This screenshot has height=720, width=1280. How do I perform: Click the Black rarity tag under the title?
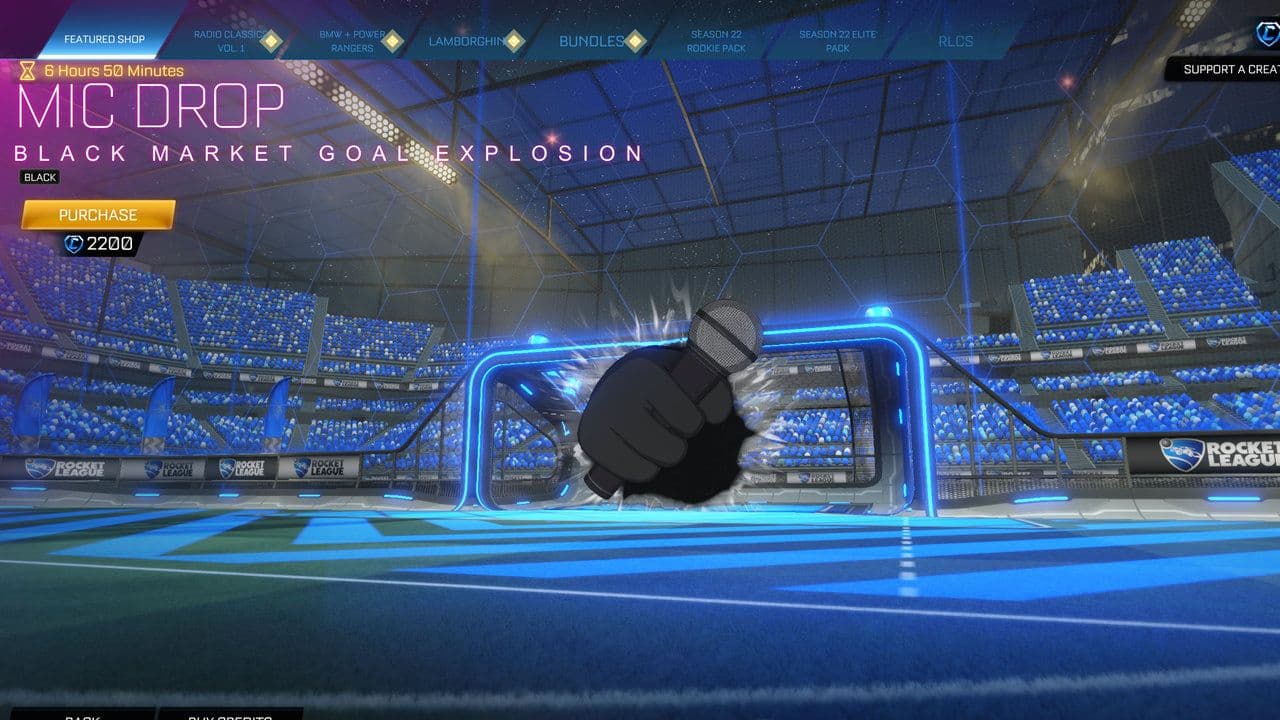[x=39, y=177]
